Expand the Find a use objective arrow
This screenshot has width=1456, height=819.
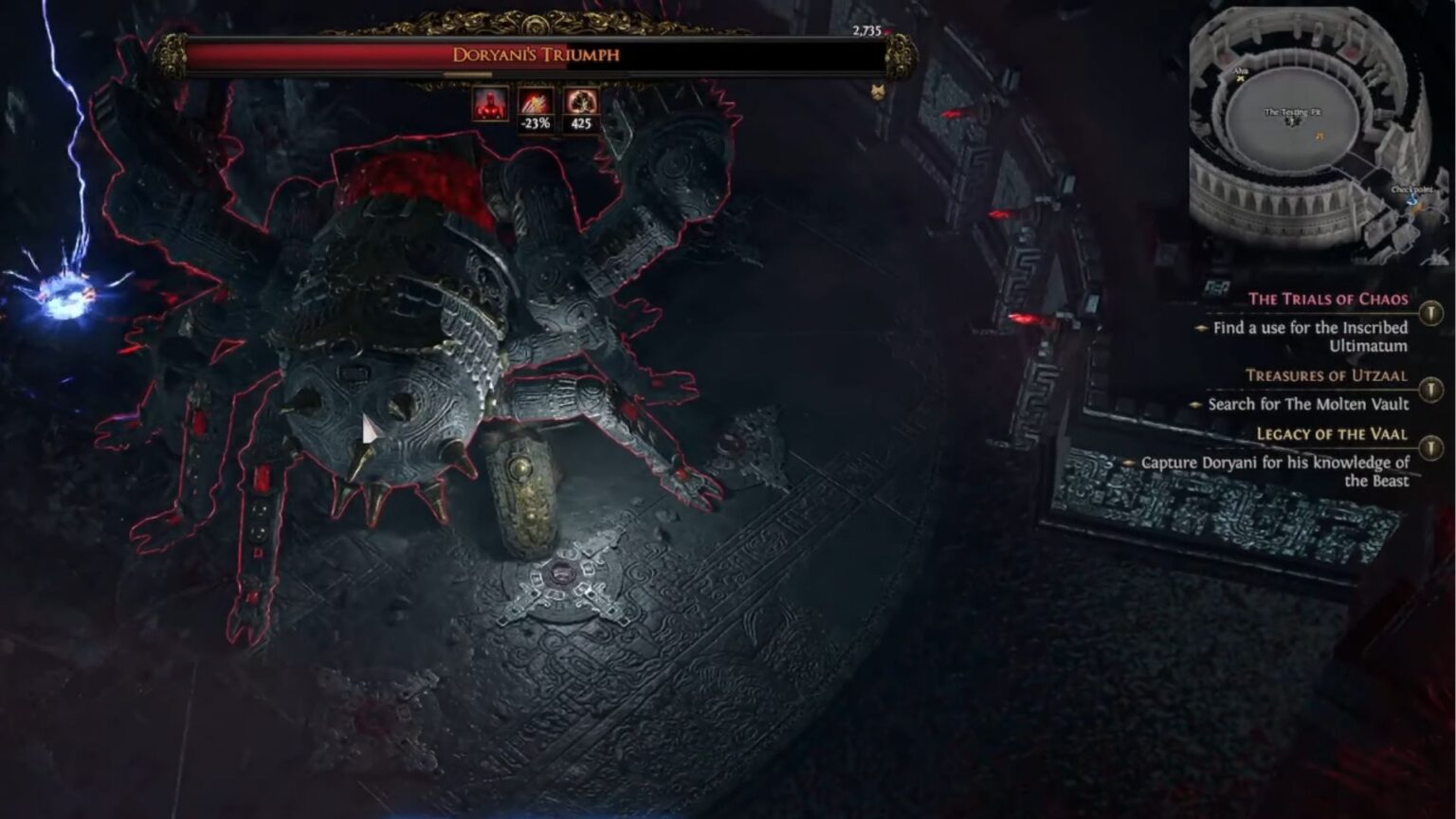pos(1200,327)
